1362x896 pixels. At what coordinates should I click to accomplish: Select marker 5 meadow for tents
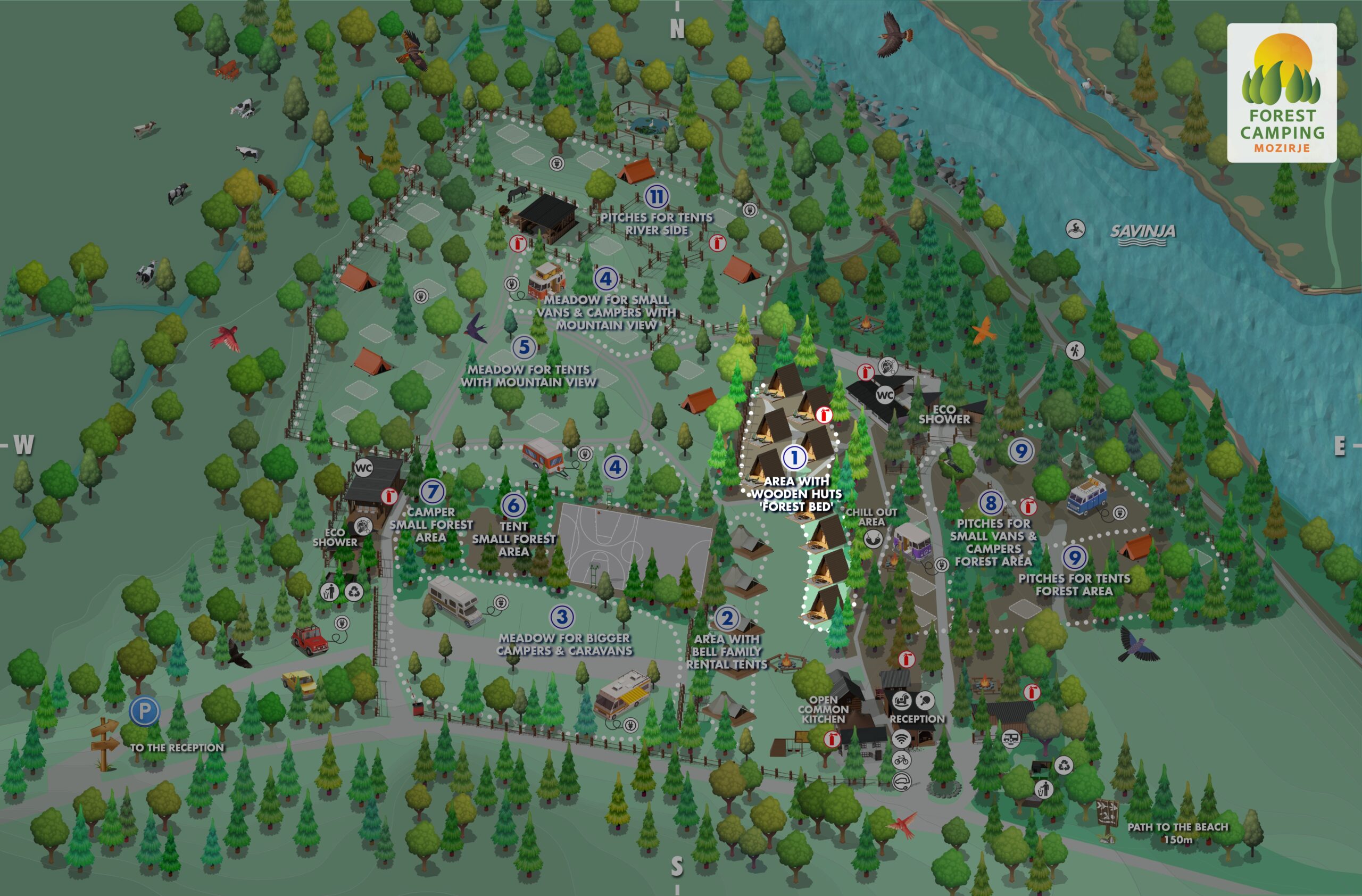coord(524,347)
